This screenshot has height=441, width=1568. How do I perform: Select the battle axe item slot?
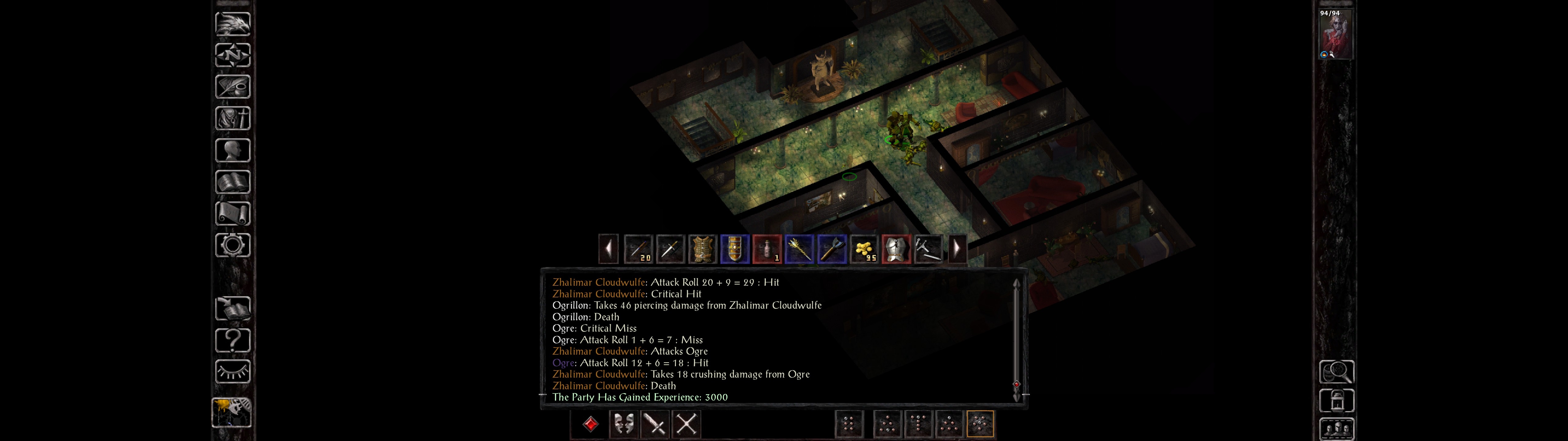(x=831, y=249)
